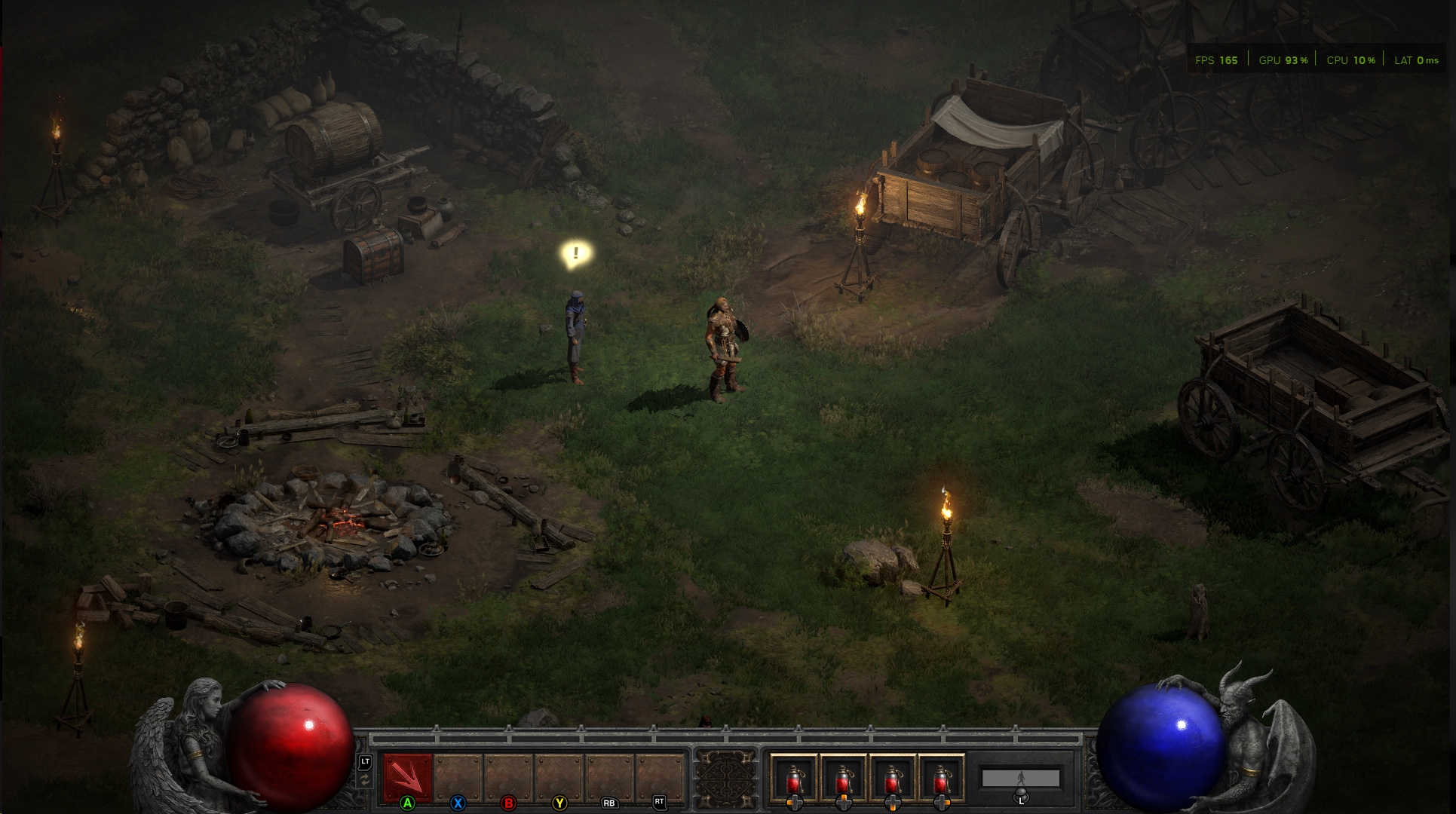Select the red arrow Attack skill slot

coord(408,778)
